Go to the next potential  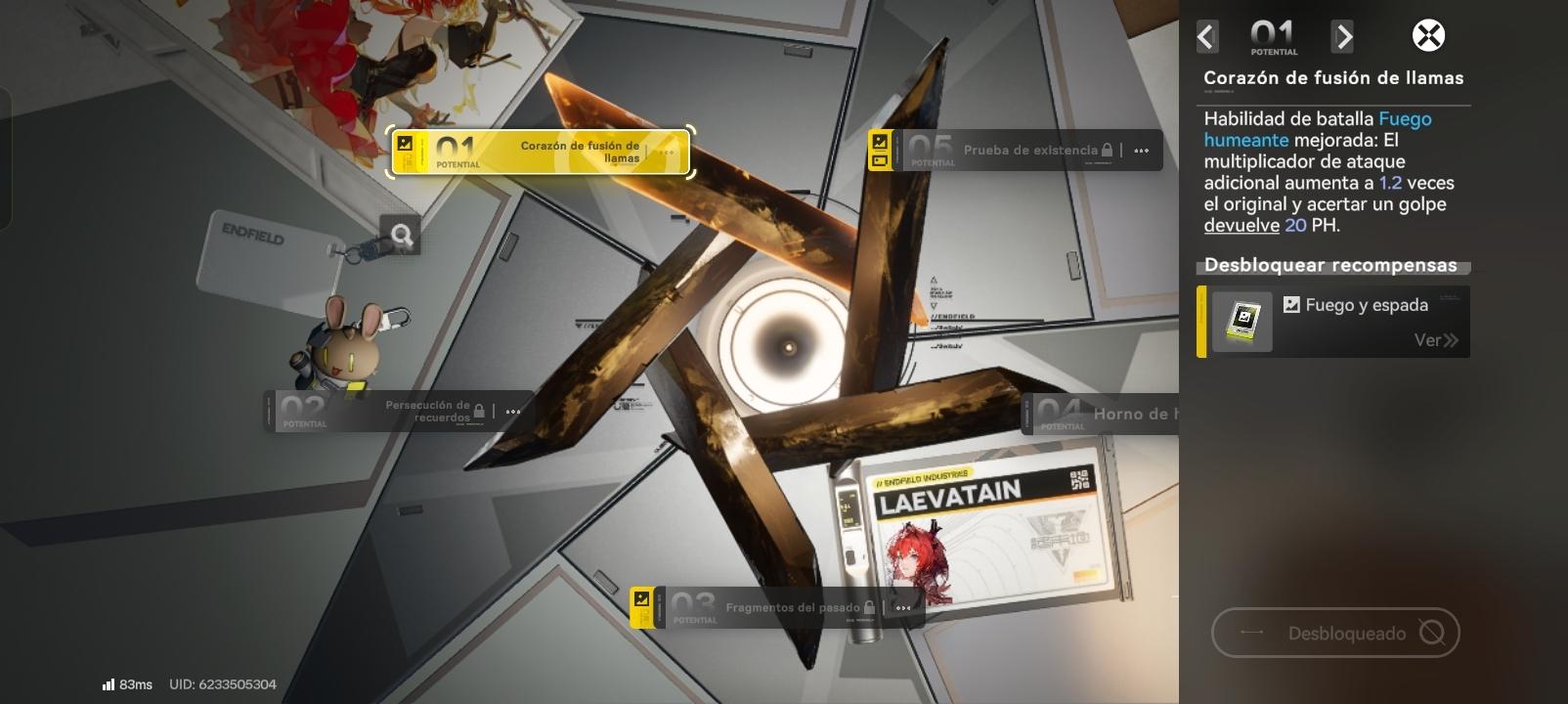pos(1343,37)
